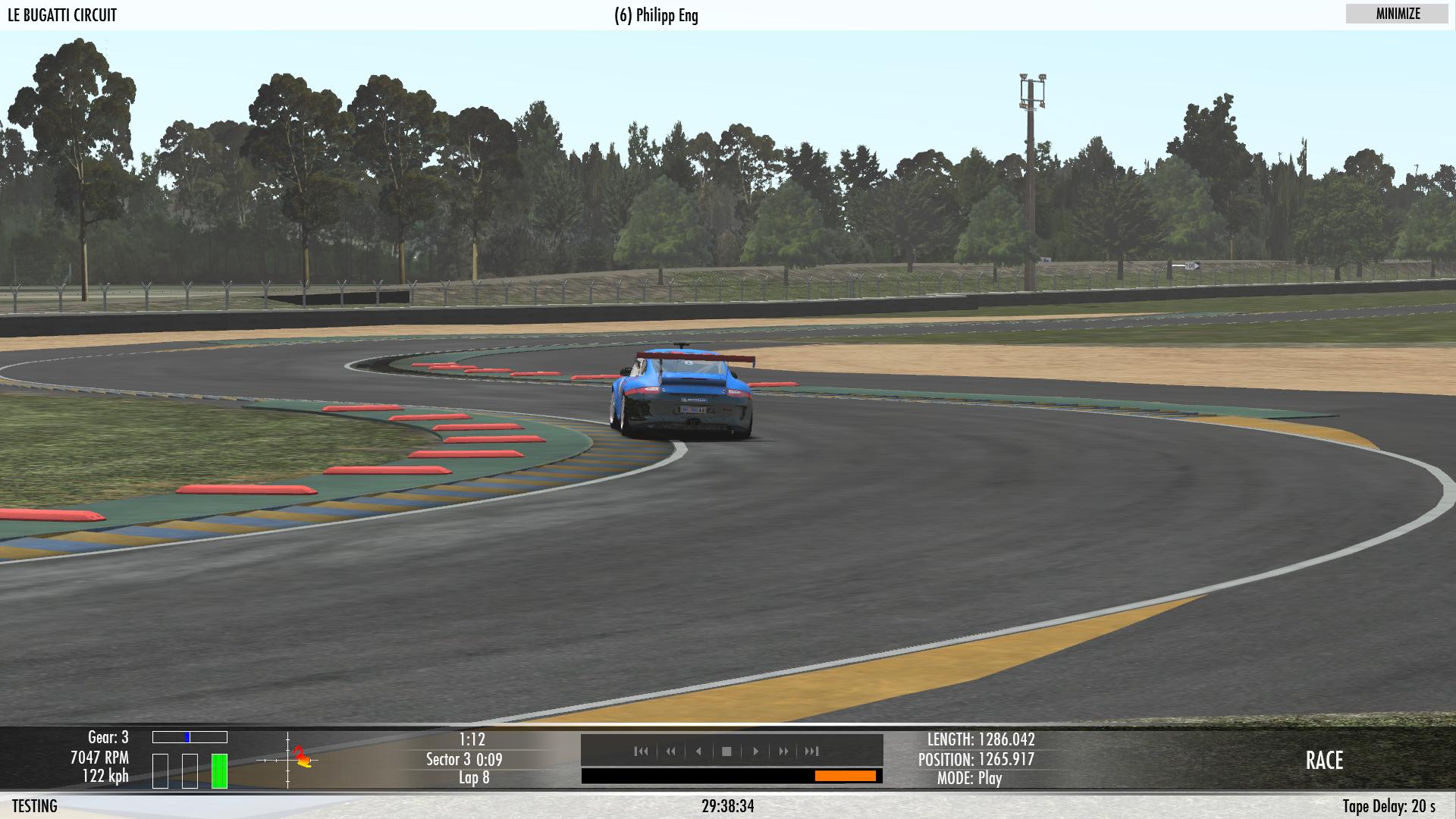Rewind the replay with the double-arrow button
The width and height of the screenshot is (1456, 819).
(x=670, y=752)
